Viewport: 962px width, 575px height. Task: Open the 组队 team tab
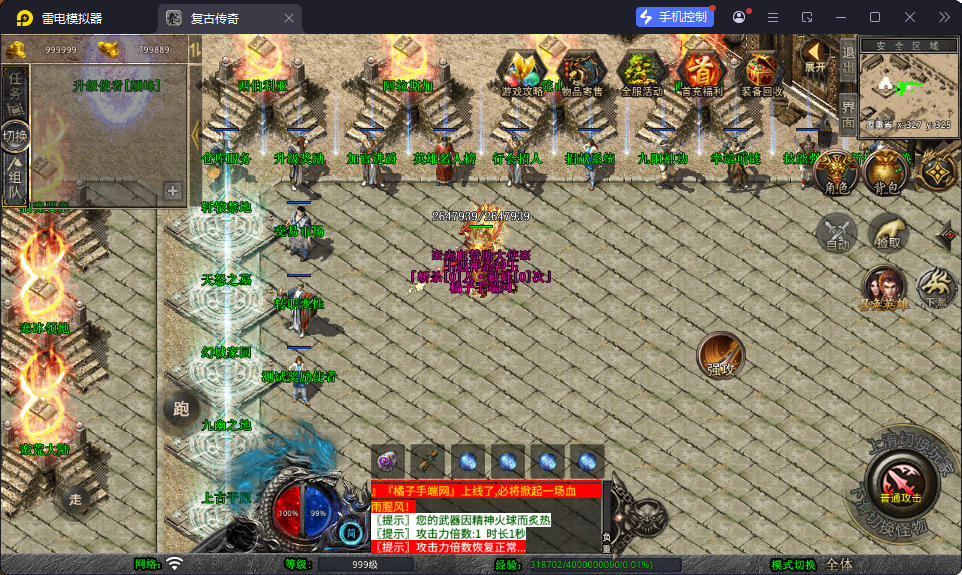pos(15,176)
